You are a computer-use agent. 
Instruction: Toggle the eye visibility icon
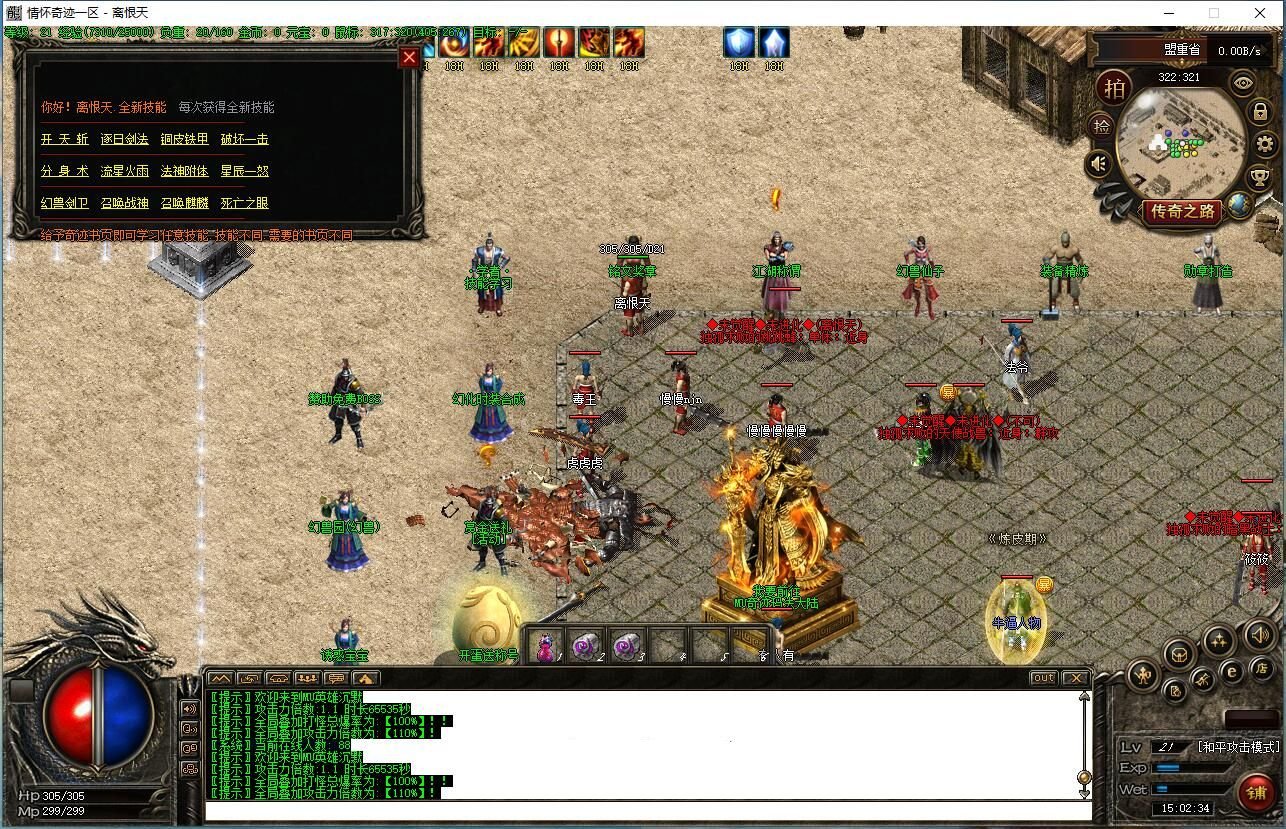[1243, 83]
